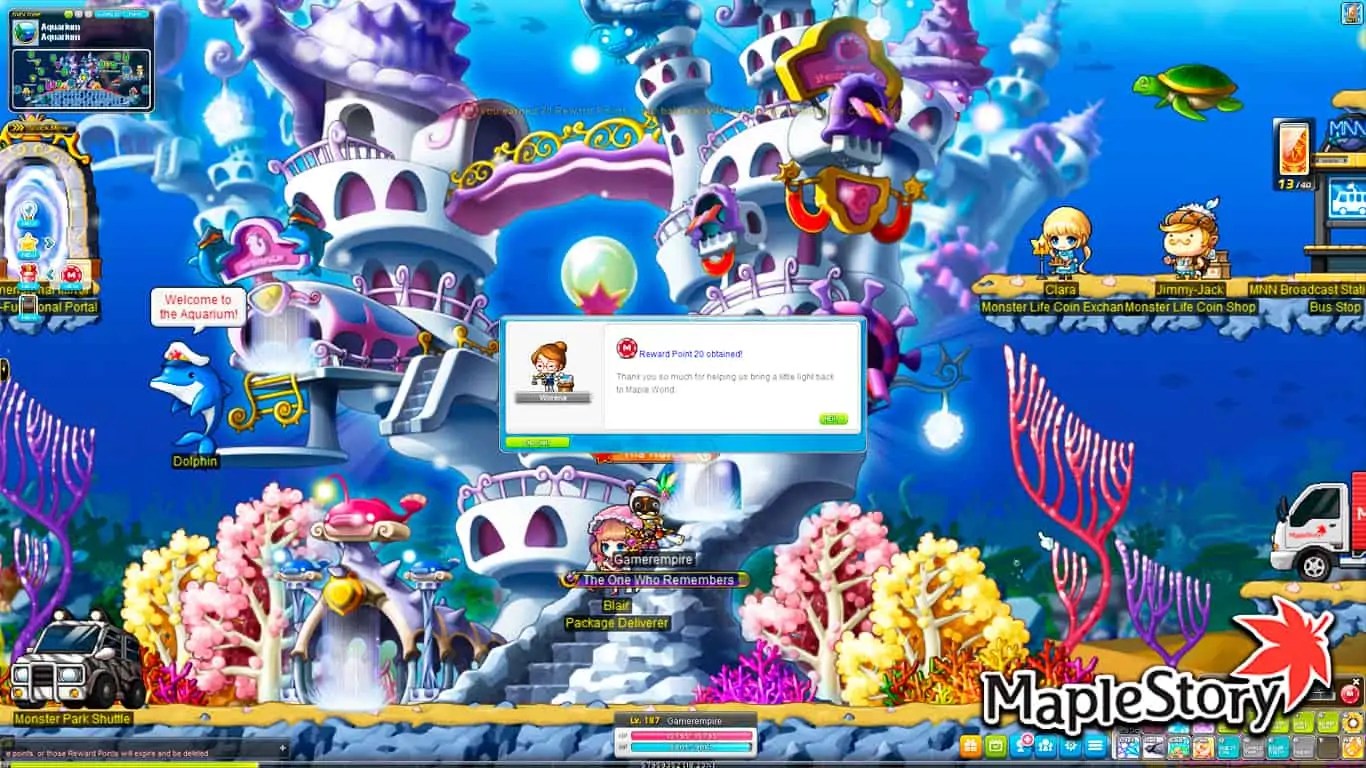
Task: Open the hamburger main menu at bottom right
Action: [x=1095, y=744]
